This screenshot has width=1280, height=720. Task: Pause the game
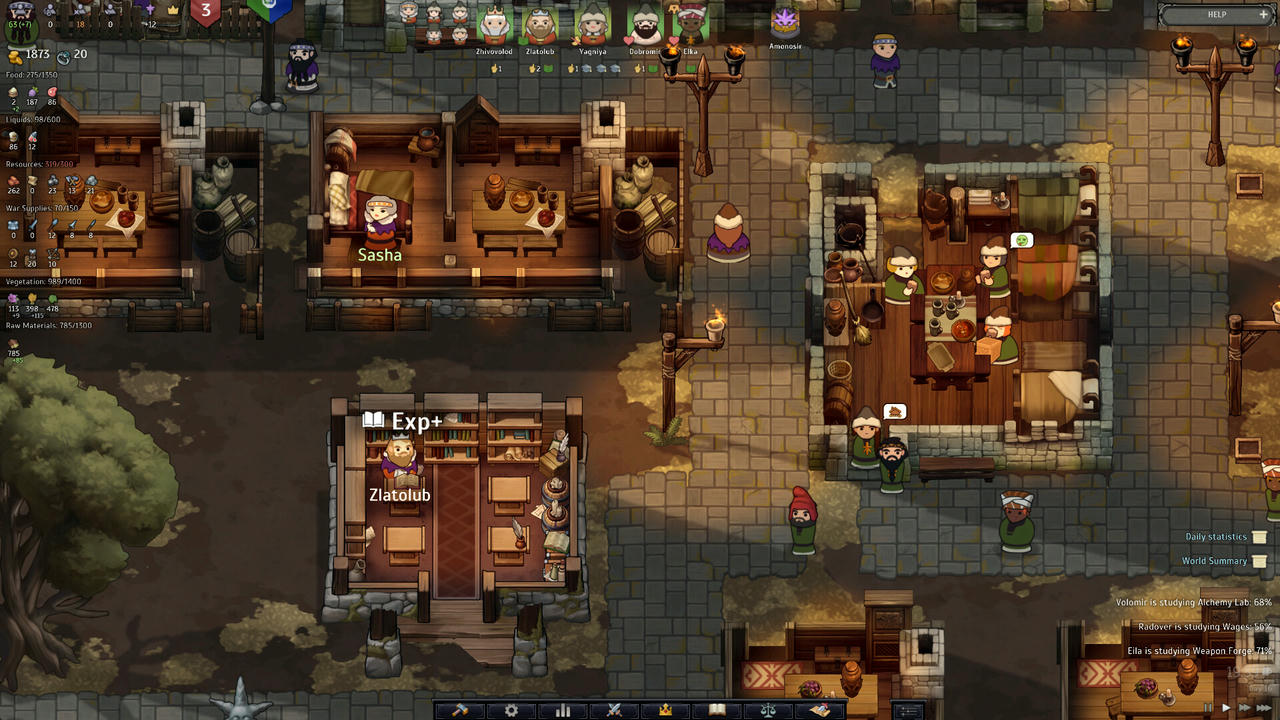[x=1208, y=708]
